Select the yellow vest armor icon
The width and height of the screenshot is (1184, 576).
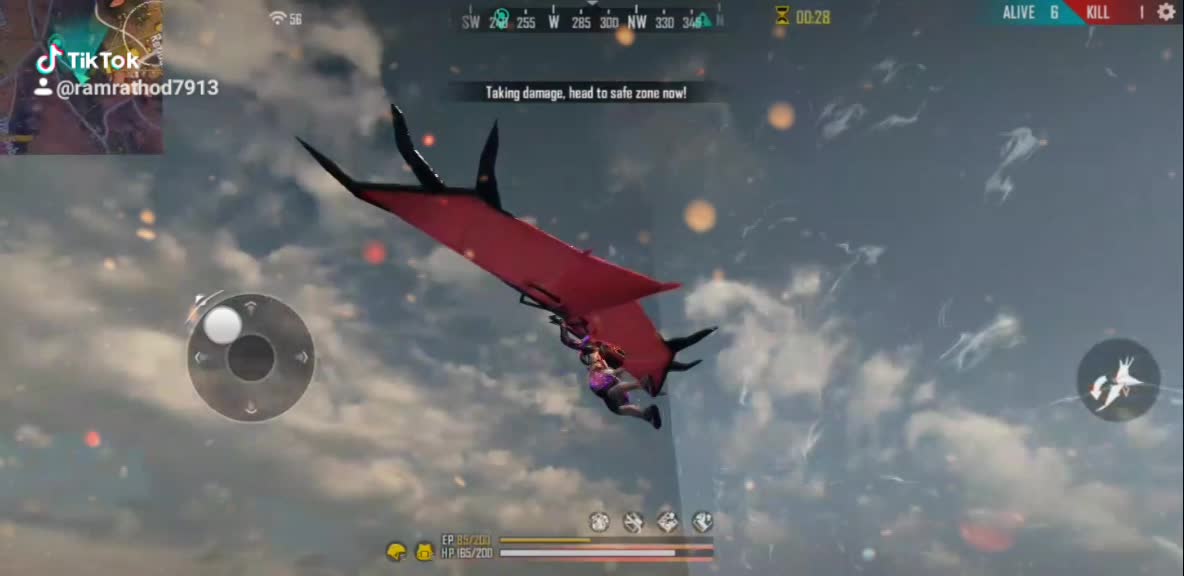coord(424,551)
